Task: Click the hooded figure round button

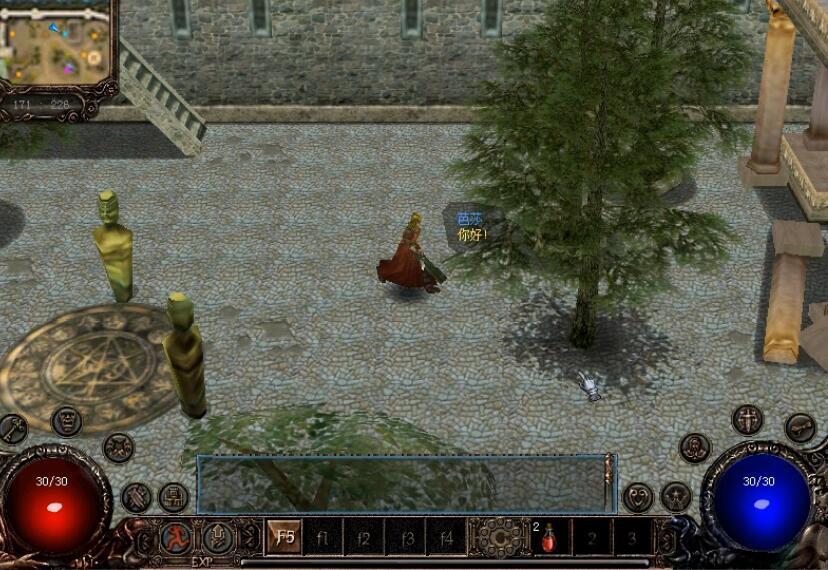Action: [x=695, y=447]
